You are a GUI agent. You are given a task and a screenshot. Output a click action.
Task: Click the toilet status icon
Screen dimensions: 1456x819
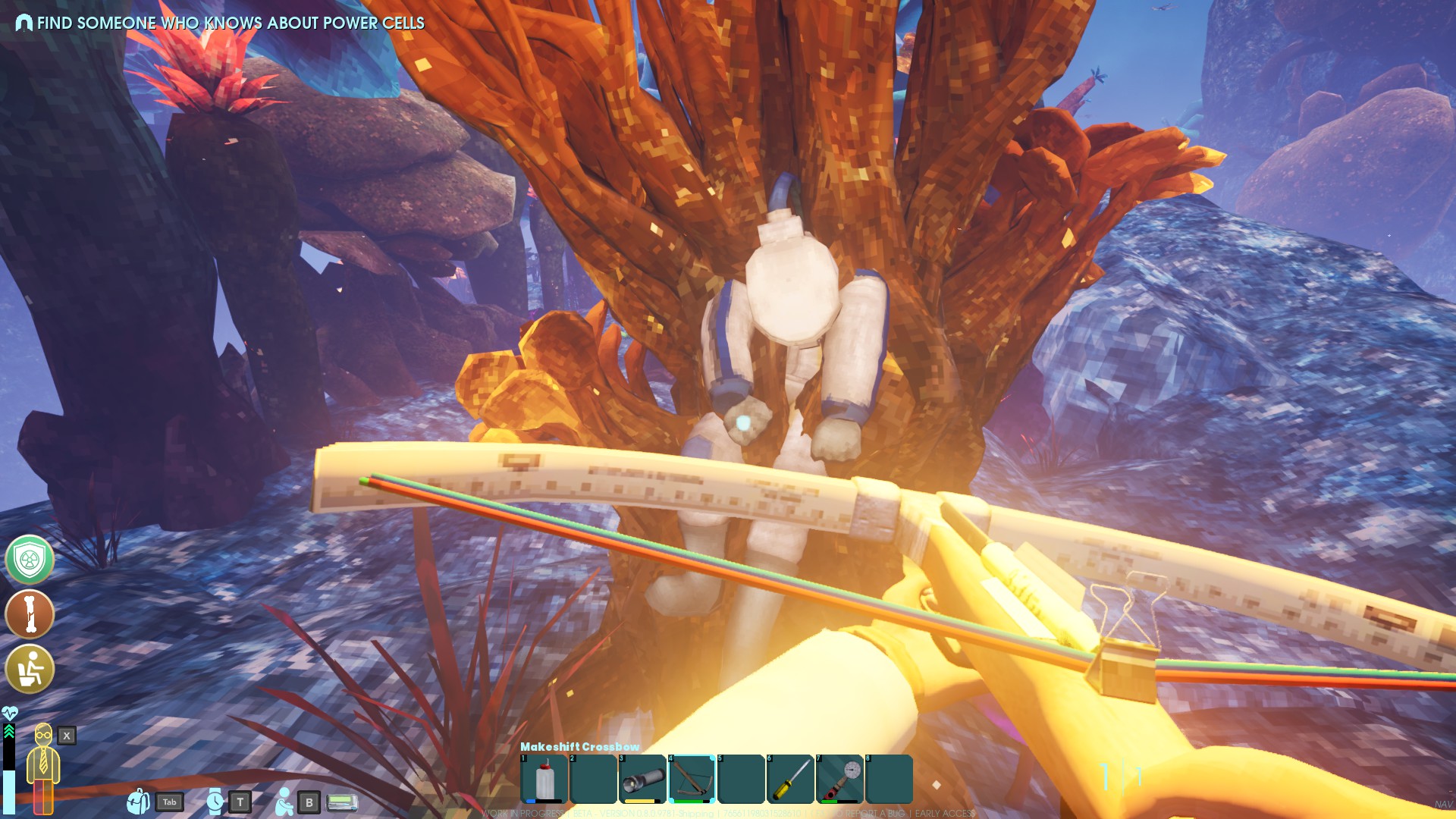(x=30, y=669)
